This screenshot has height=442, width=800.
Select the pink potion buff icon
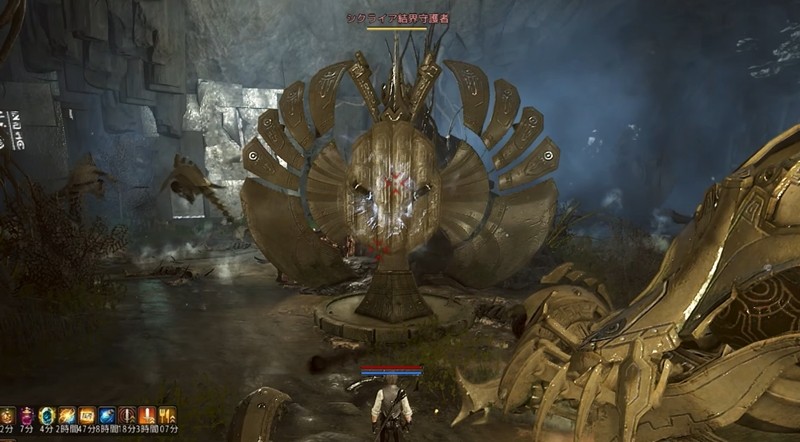[27, 414]
